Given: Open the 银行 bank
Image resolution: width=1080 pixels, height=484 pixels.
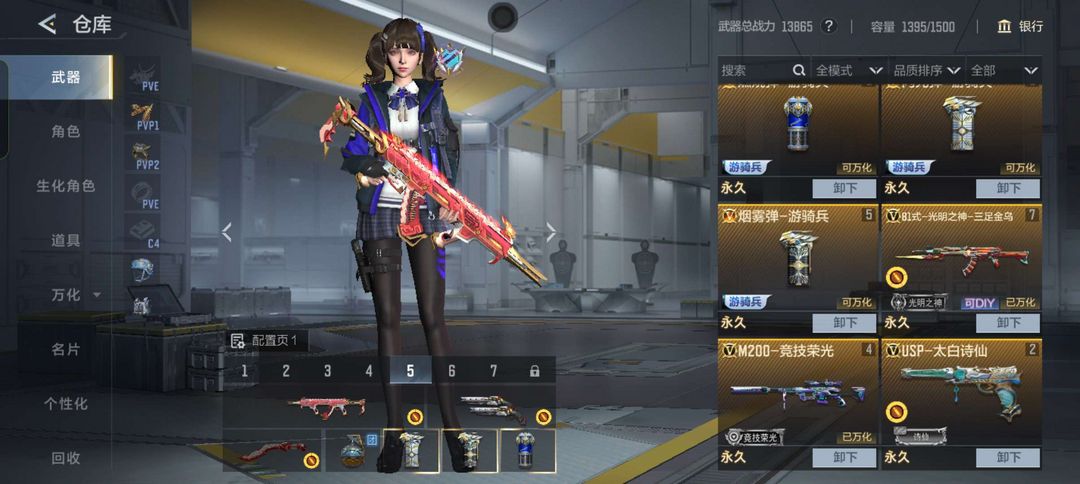Looking at the screenshot, I should coord(1020,27).
